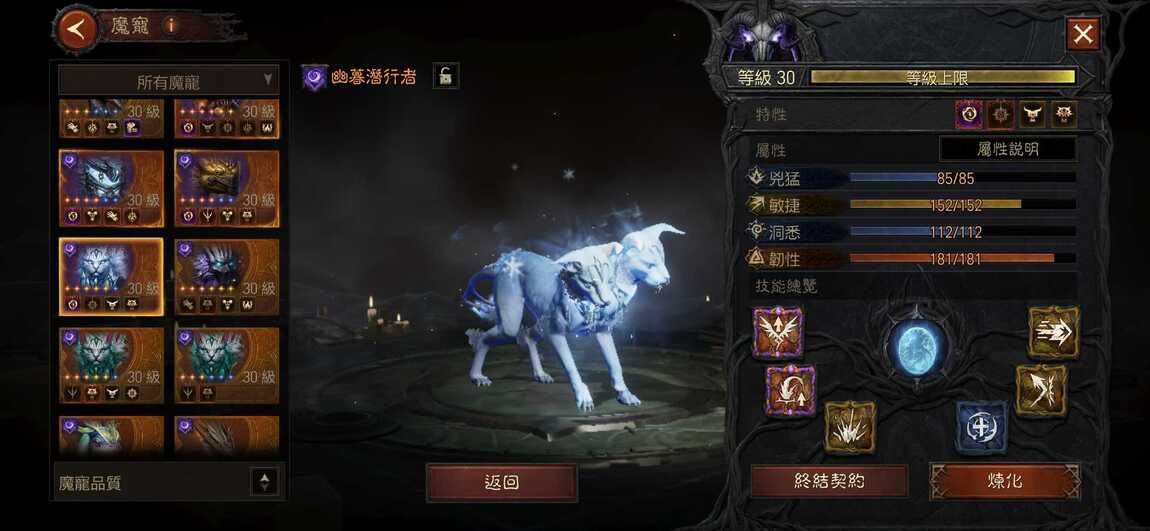Inspect the winged upward arrow skill icon
Screen dimensions: 1150x531
[x=778, y=333]
